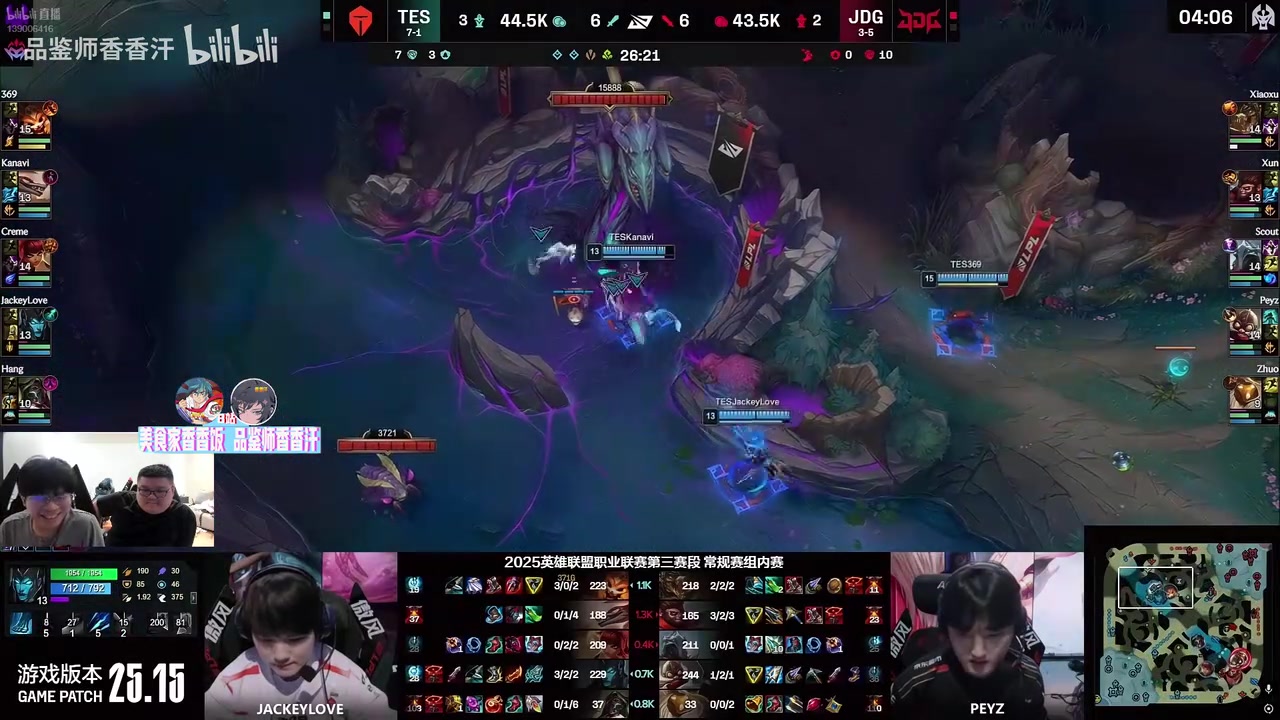Mute the spectator microphone icon beside the minimap

1268,689
